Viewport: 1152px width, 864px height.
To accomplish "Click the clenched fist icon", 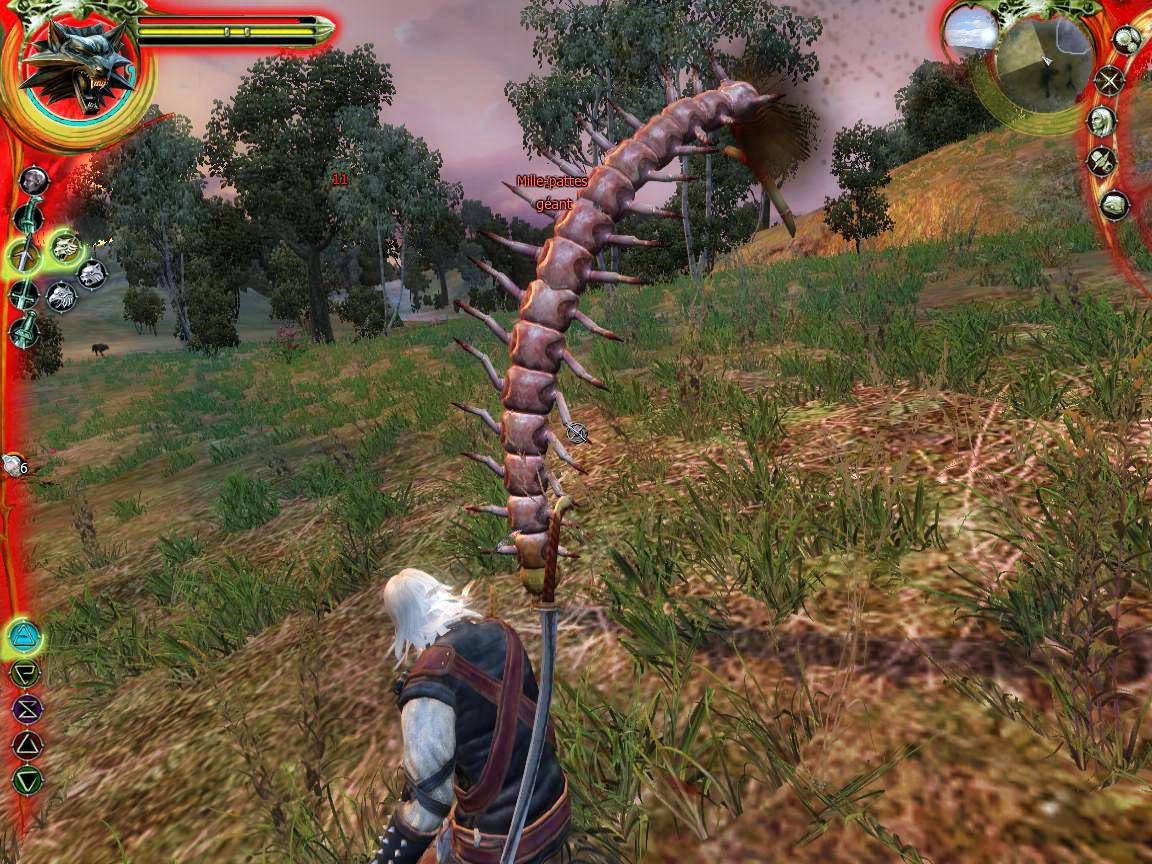I will tap(1114, 205).
